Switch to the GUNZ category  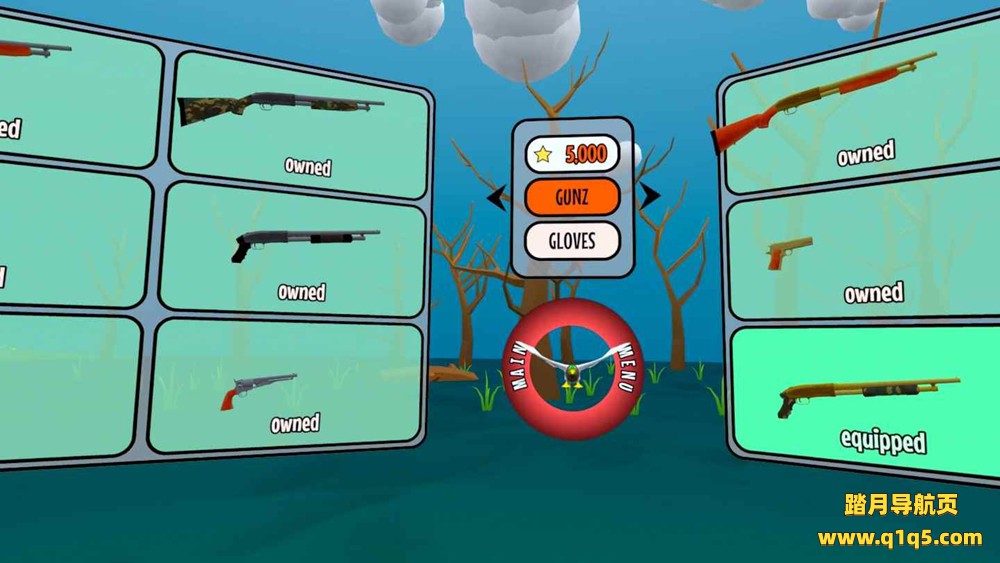coord(572,197)
